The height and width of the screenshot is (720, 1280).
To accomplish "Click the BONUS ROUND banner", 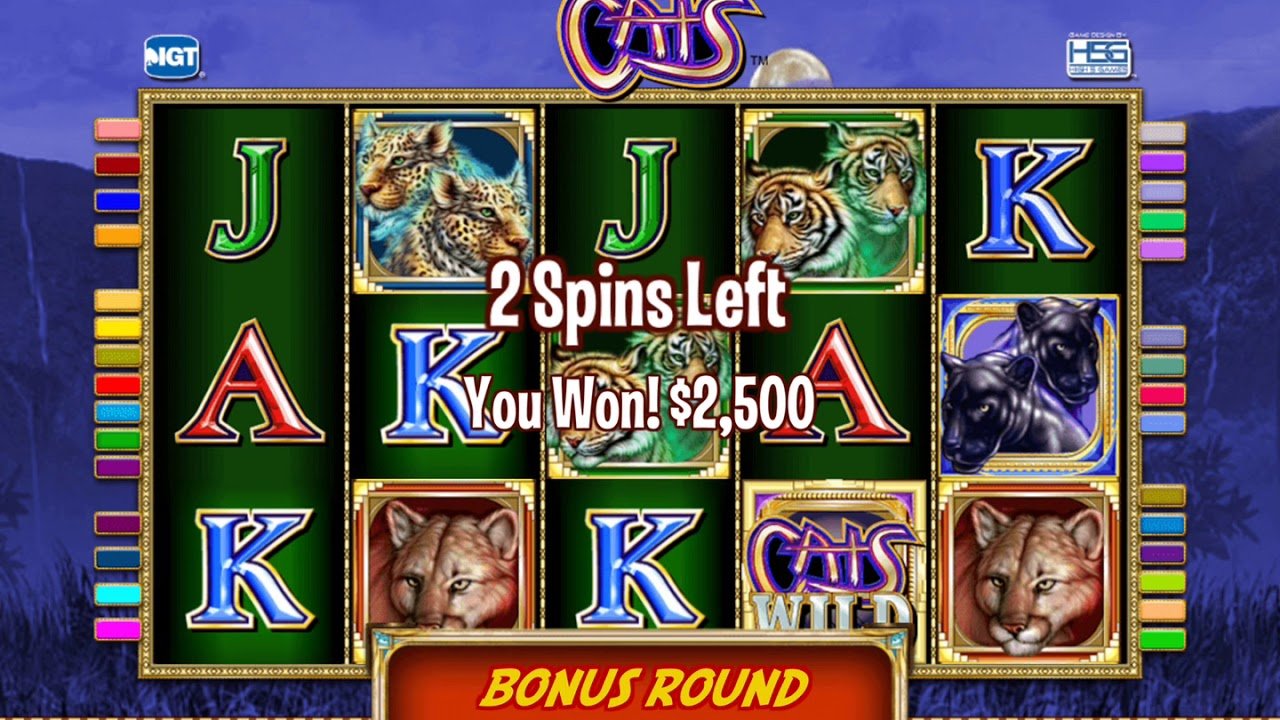I will click(640, 685).
